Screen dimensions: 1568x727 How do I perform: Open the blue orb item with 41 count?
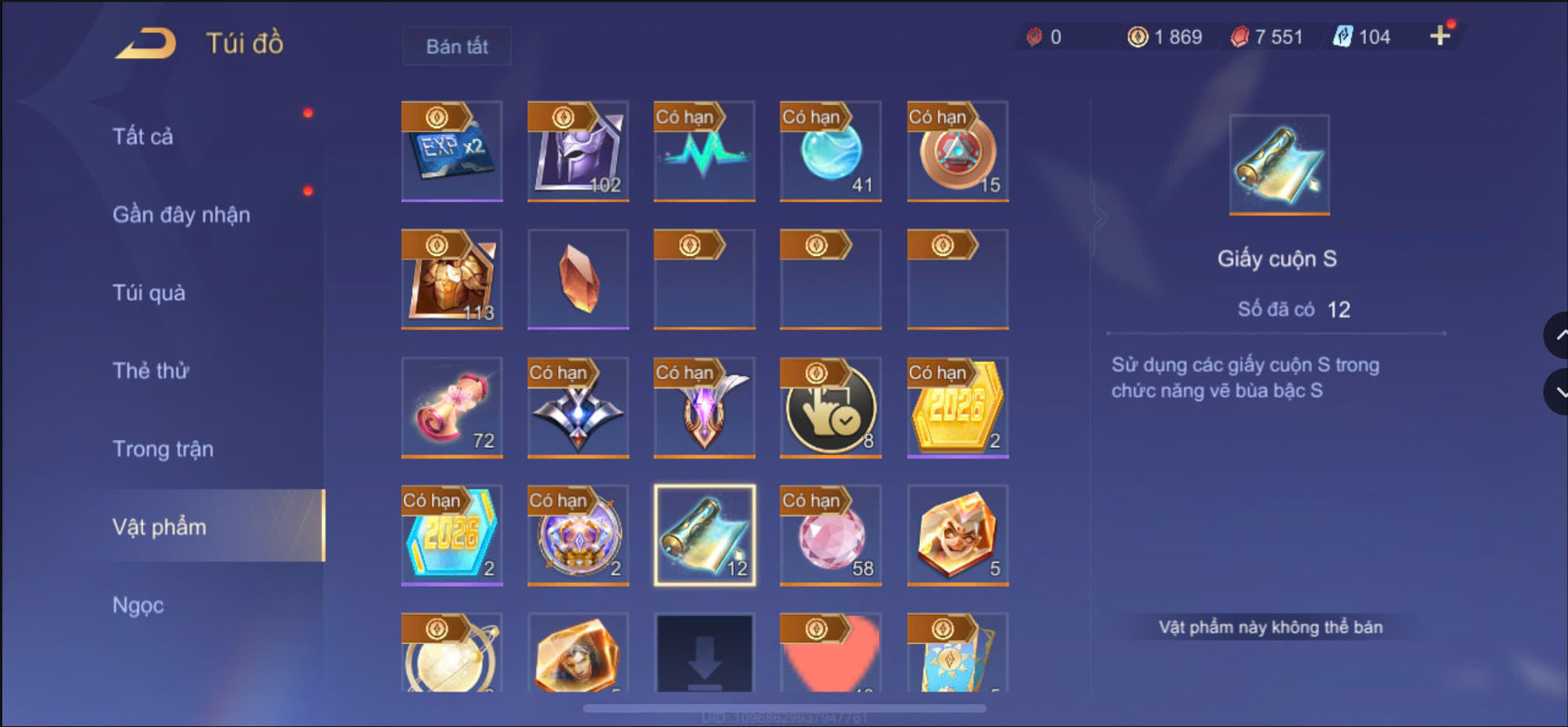[x=829, y=151]
